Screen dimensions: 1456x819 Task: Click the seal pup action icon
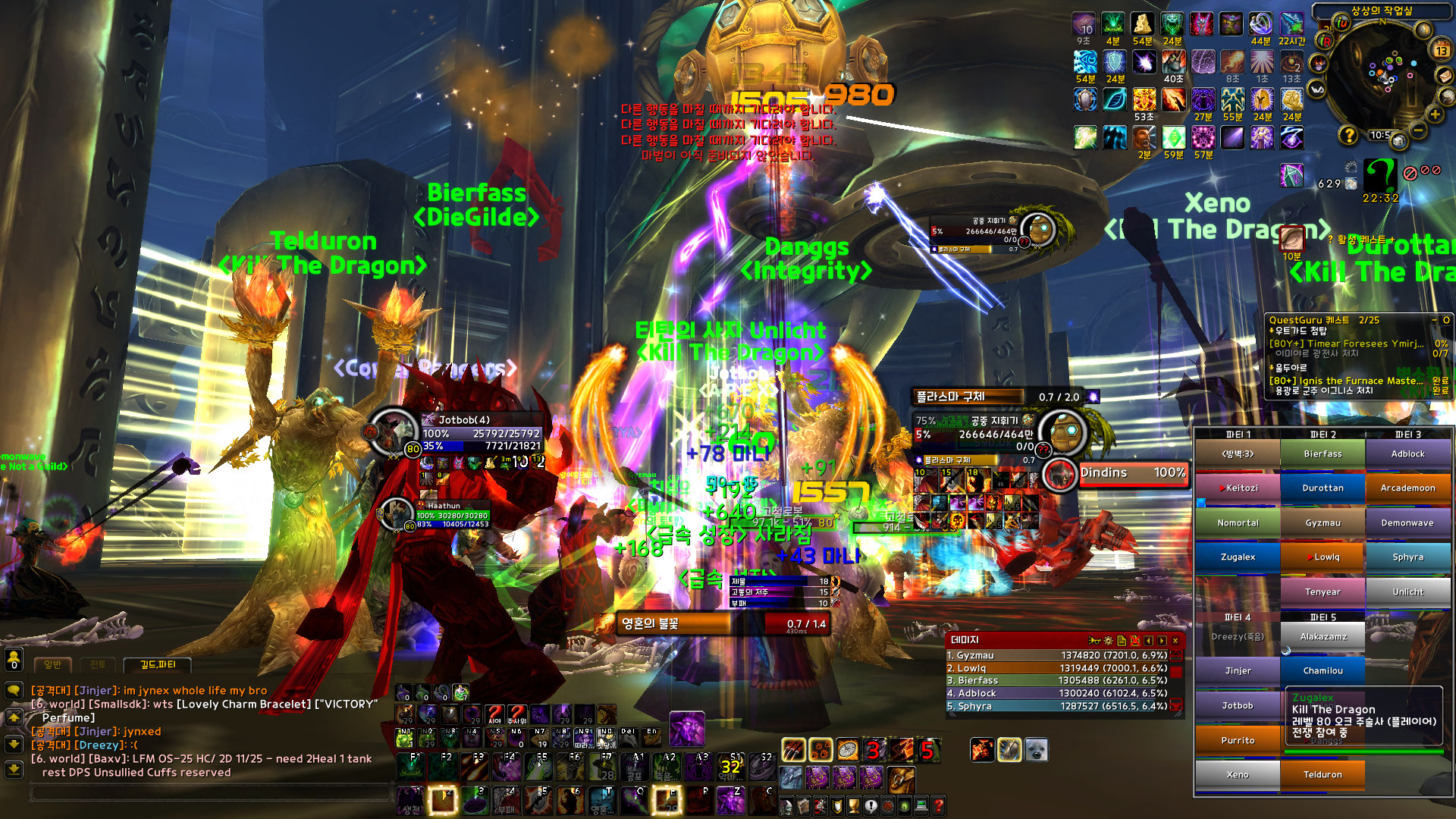(x=1036, y=750)
